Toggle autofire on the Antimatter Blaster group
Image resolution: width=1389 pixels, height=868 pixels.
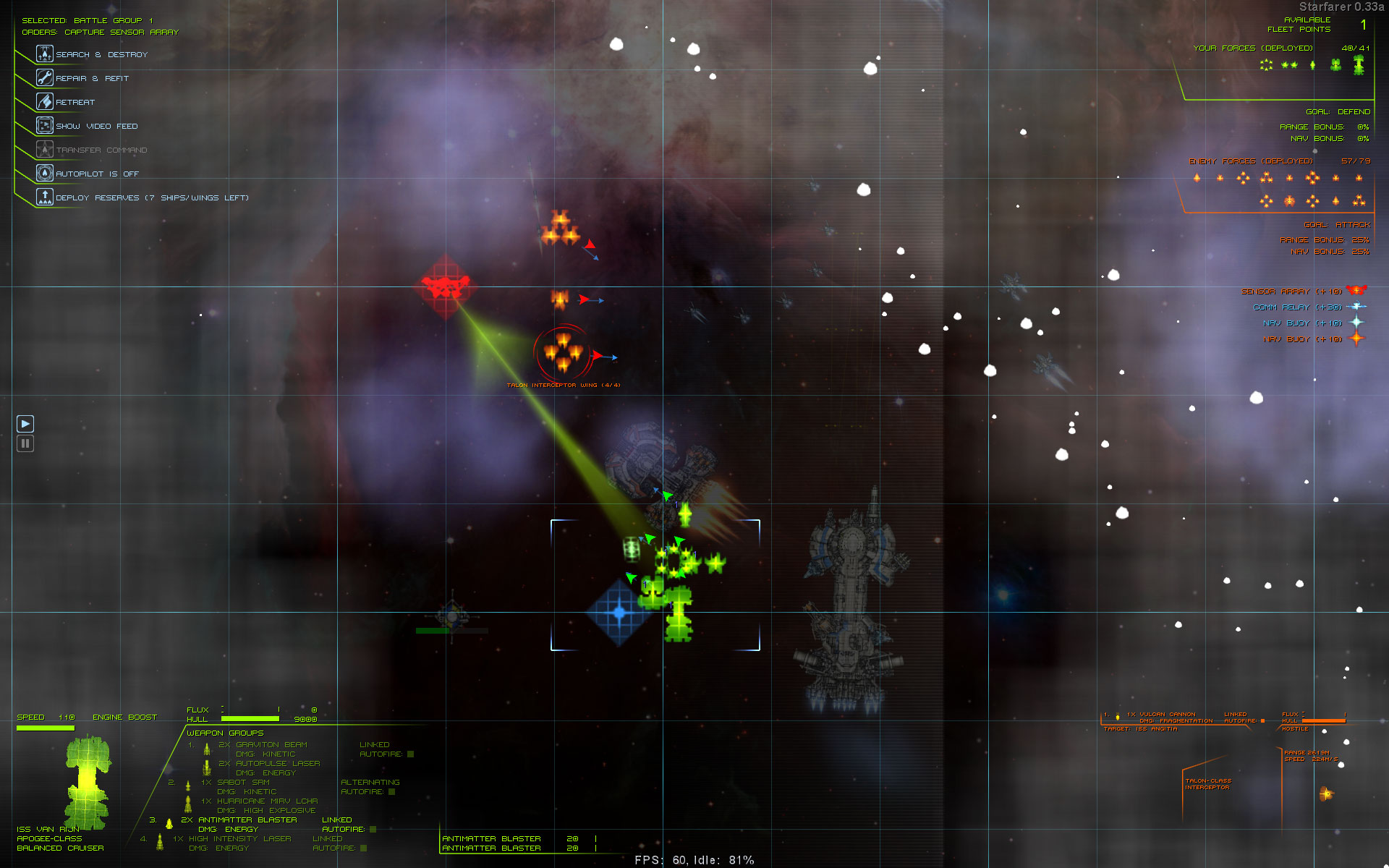pyautogui.click(x=371, y=830)
